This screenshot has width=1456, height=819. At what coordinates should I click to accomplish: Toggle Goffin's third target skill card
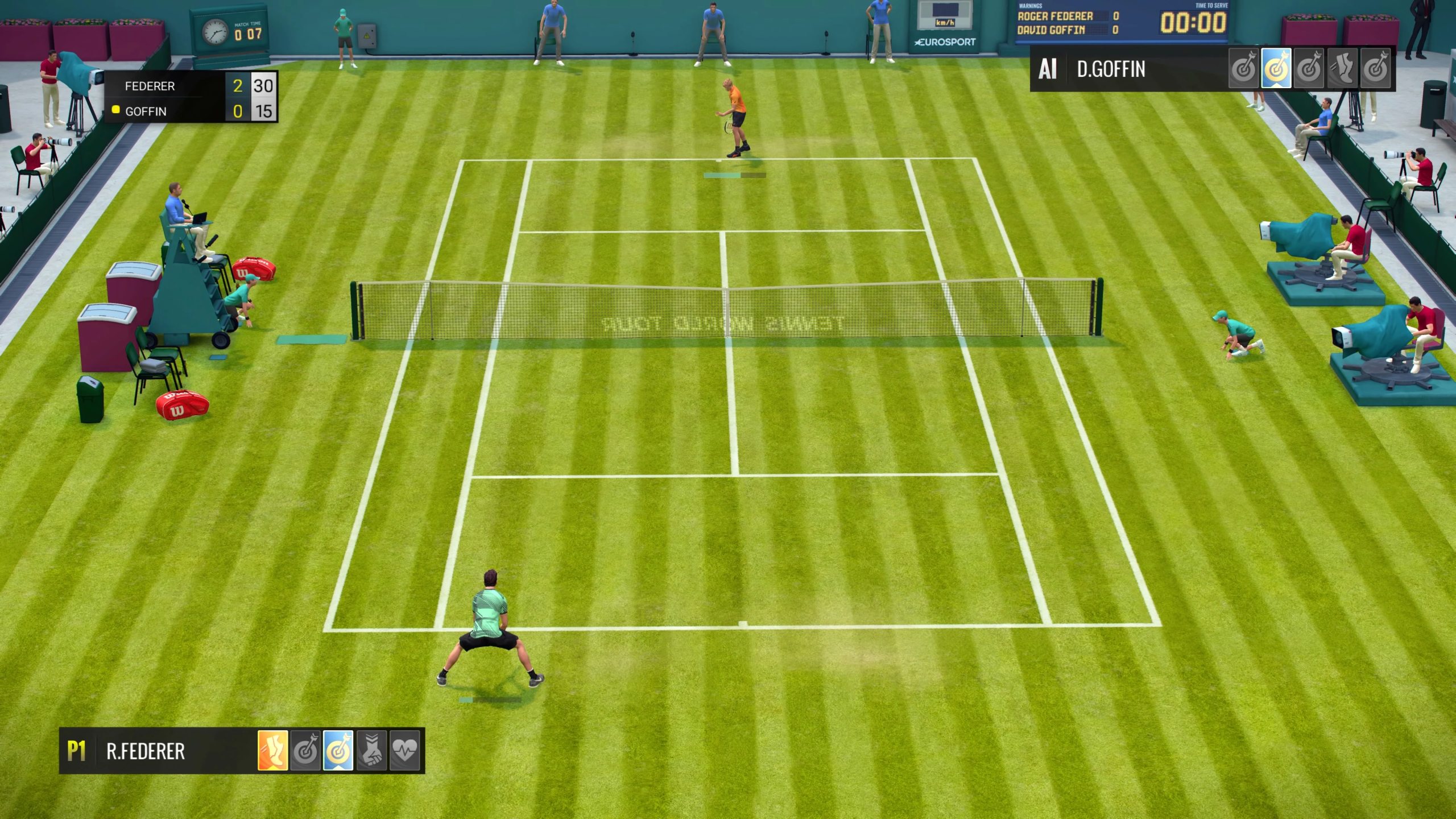(x=1309, y=69)
